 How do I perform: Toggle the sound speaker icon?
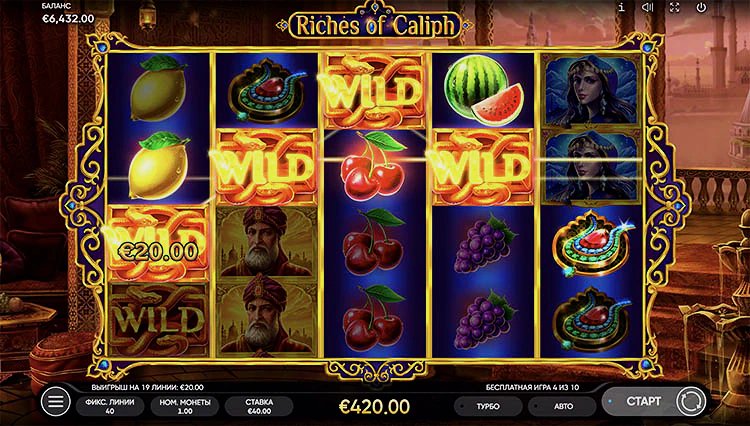coord(648,7)
